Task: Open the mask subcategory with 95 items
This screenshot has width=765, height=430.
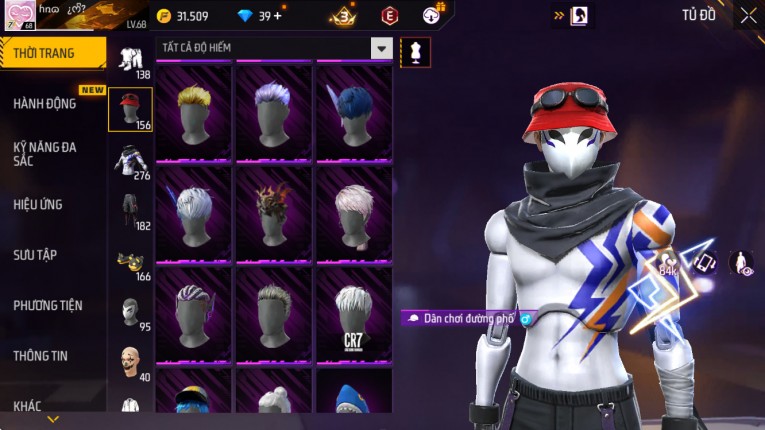Action: 130,312
